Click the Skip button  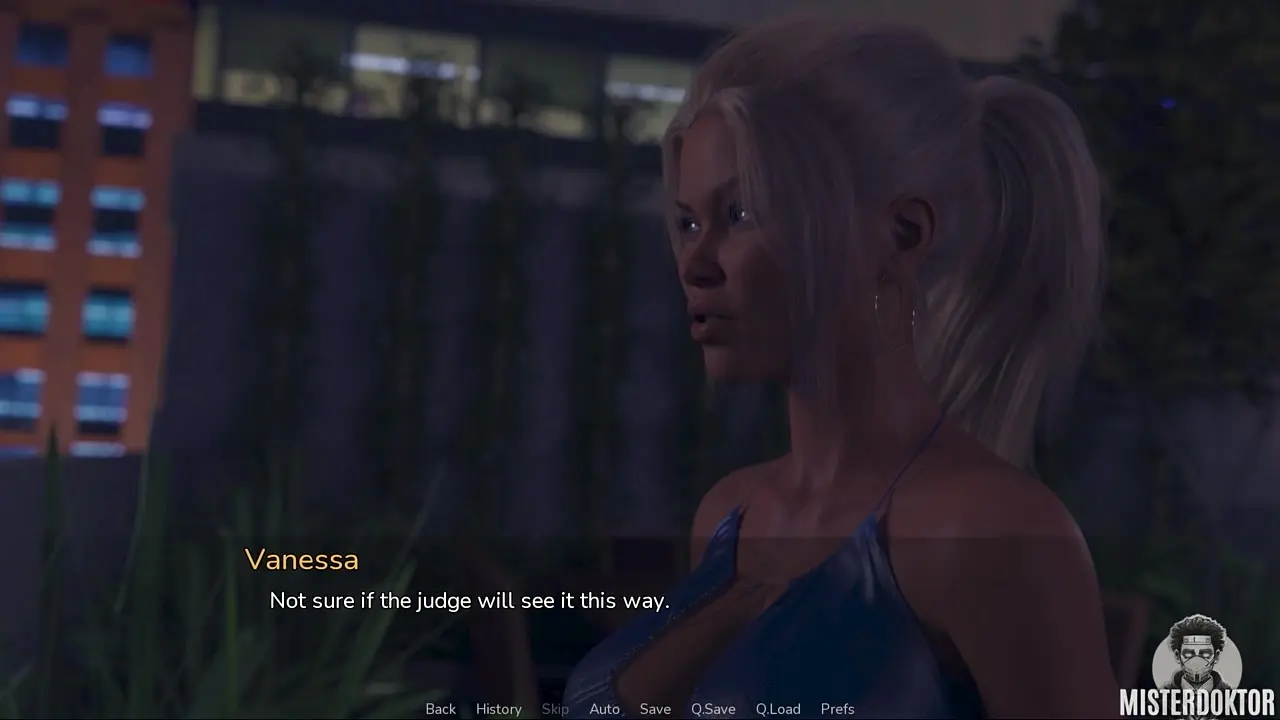tap(555, 709)
